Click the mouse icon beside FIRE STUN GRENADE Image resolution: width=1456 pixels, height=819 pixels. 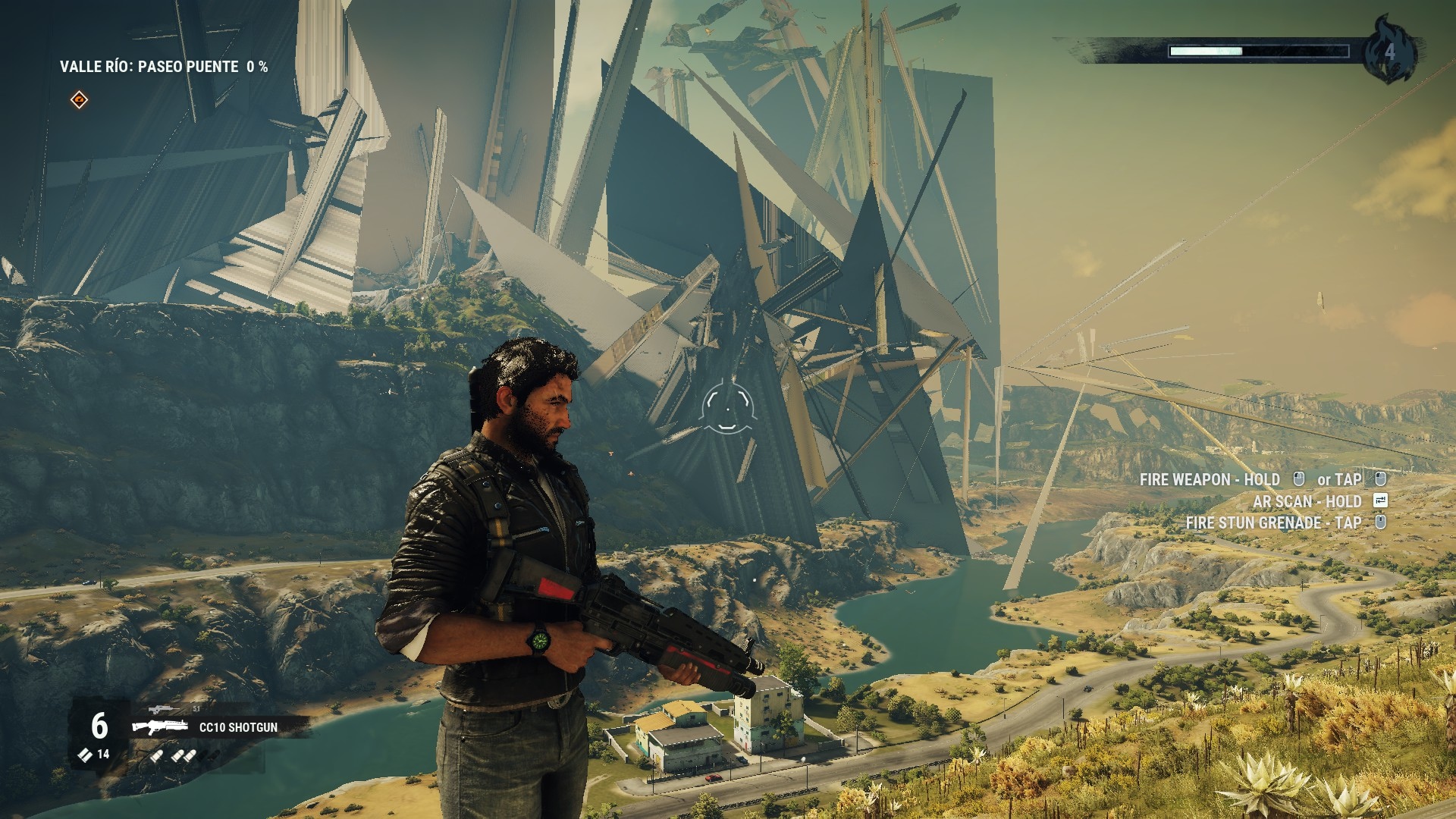click(1382, 522)
